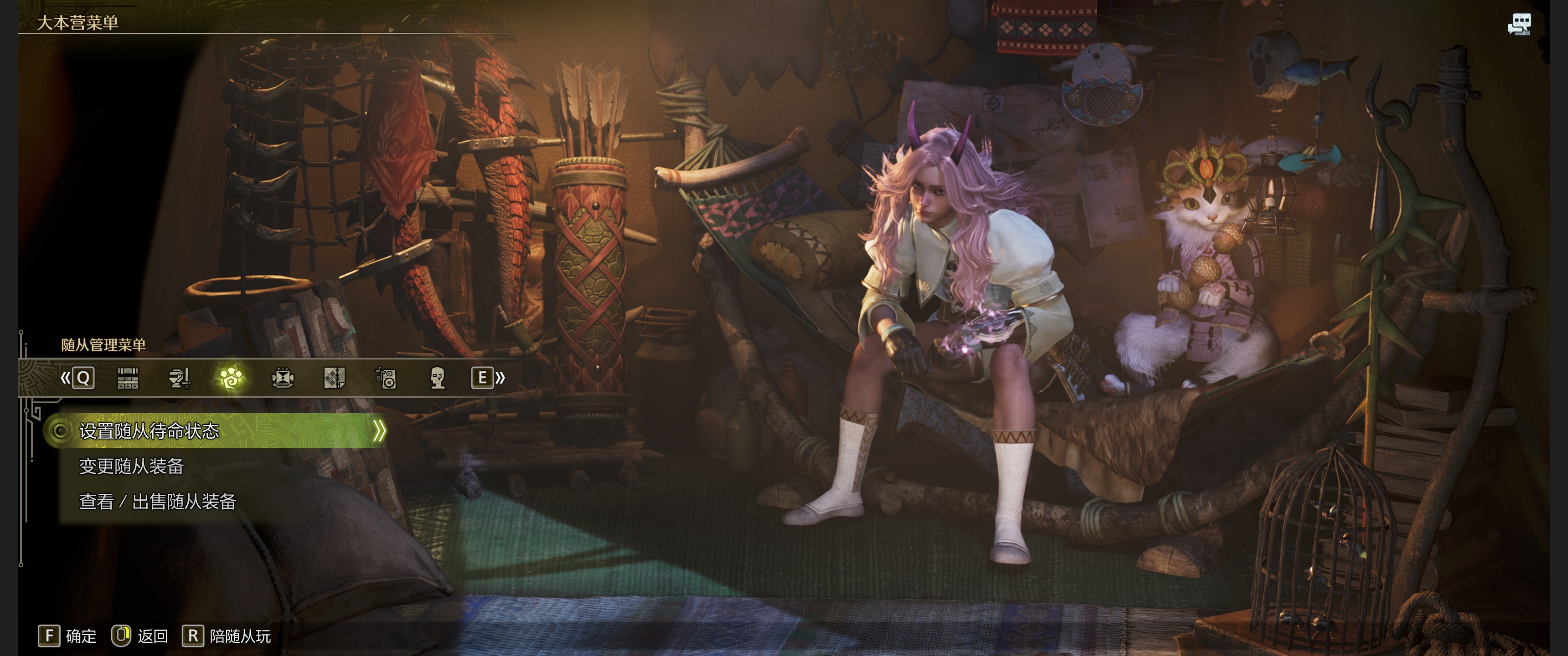Screen dimensions: 1568x656
Task: Select the glowing paw print Palico tab
Action: 231,378
